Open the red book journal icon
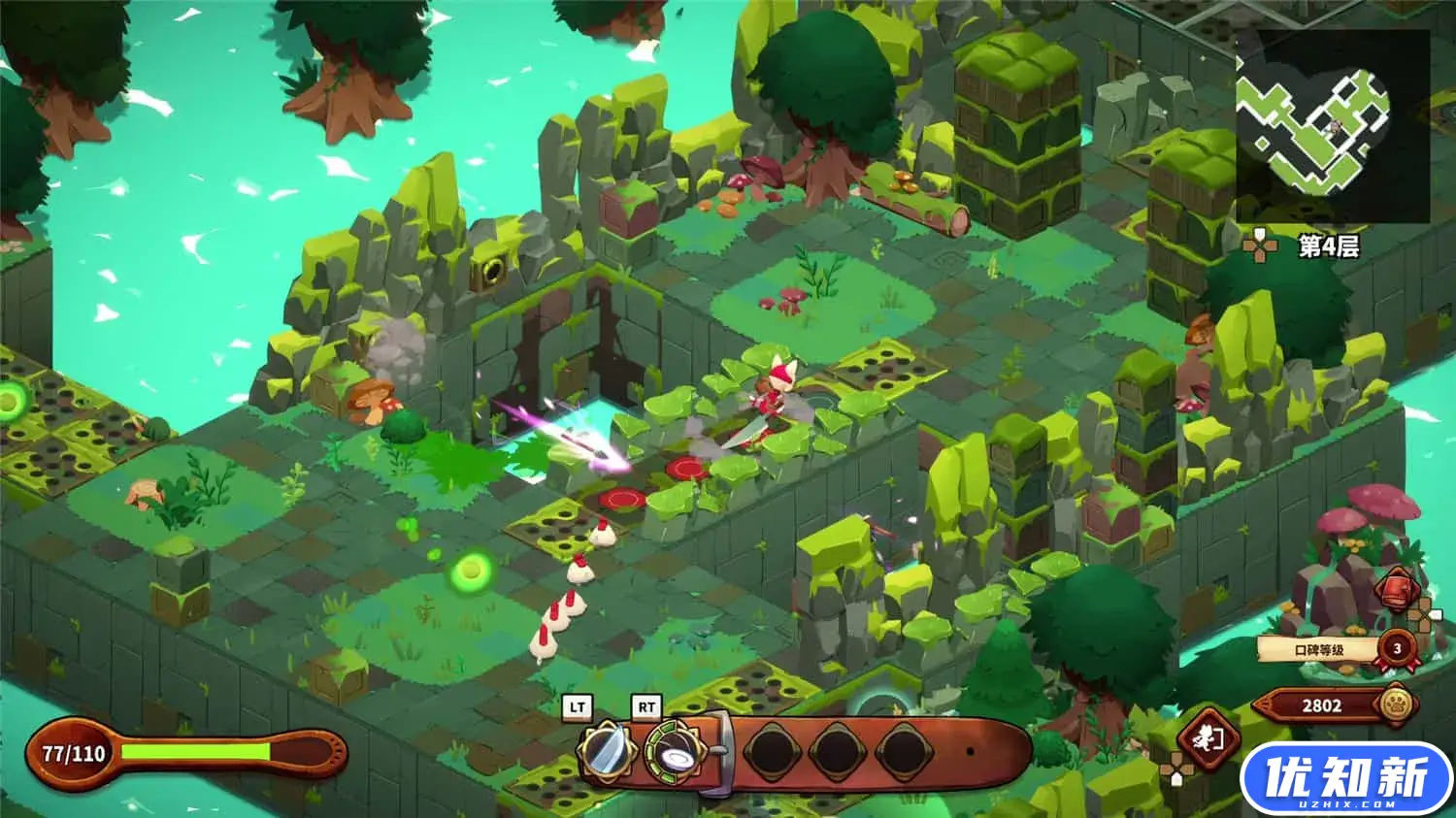The image size is (1456, 818). [x=1395, y=590]
